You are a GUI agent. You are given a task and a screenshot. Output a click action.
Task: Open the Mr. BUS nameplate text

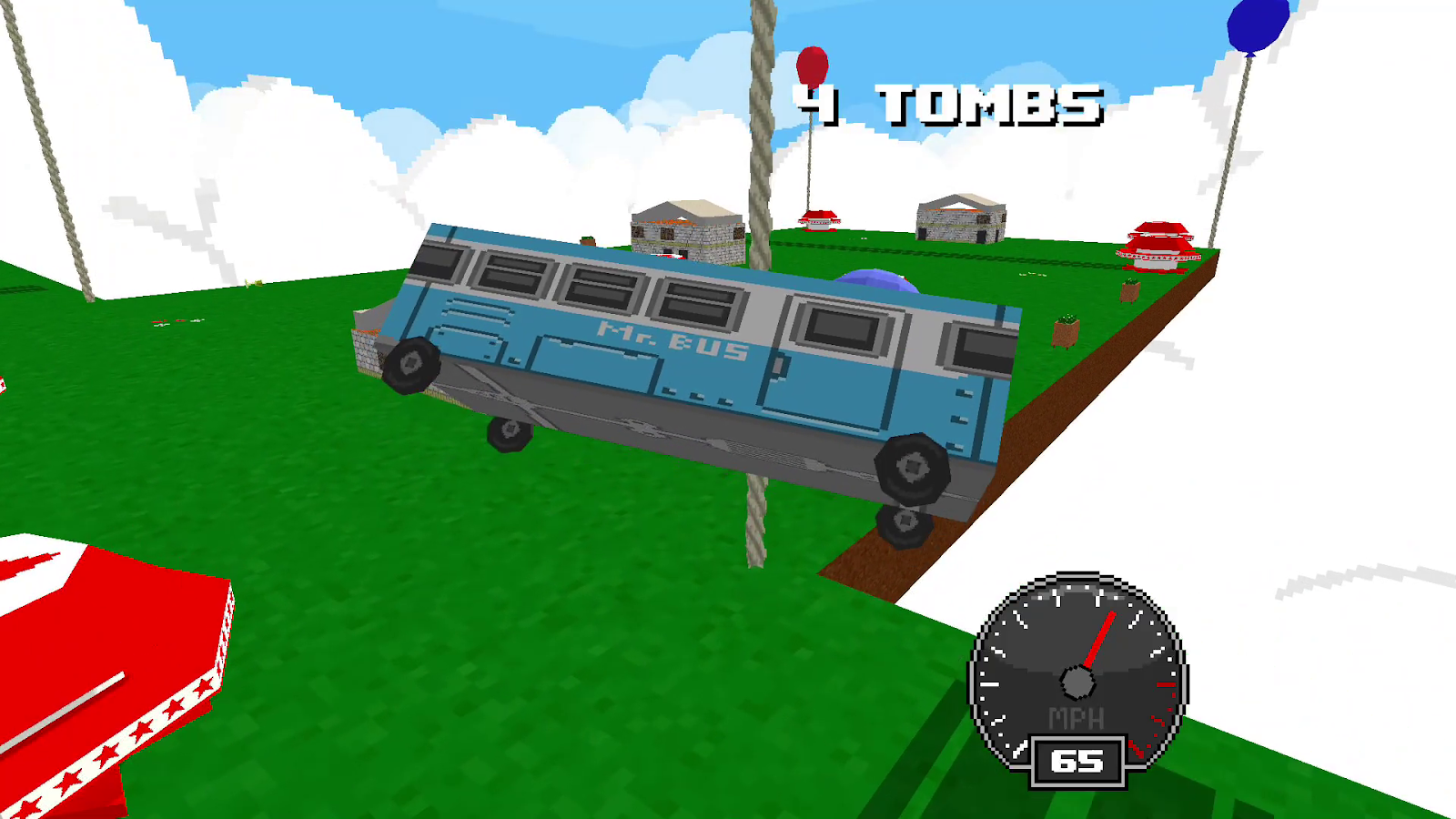(x=669, y=337)
